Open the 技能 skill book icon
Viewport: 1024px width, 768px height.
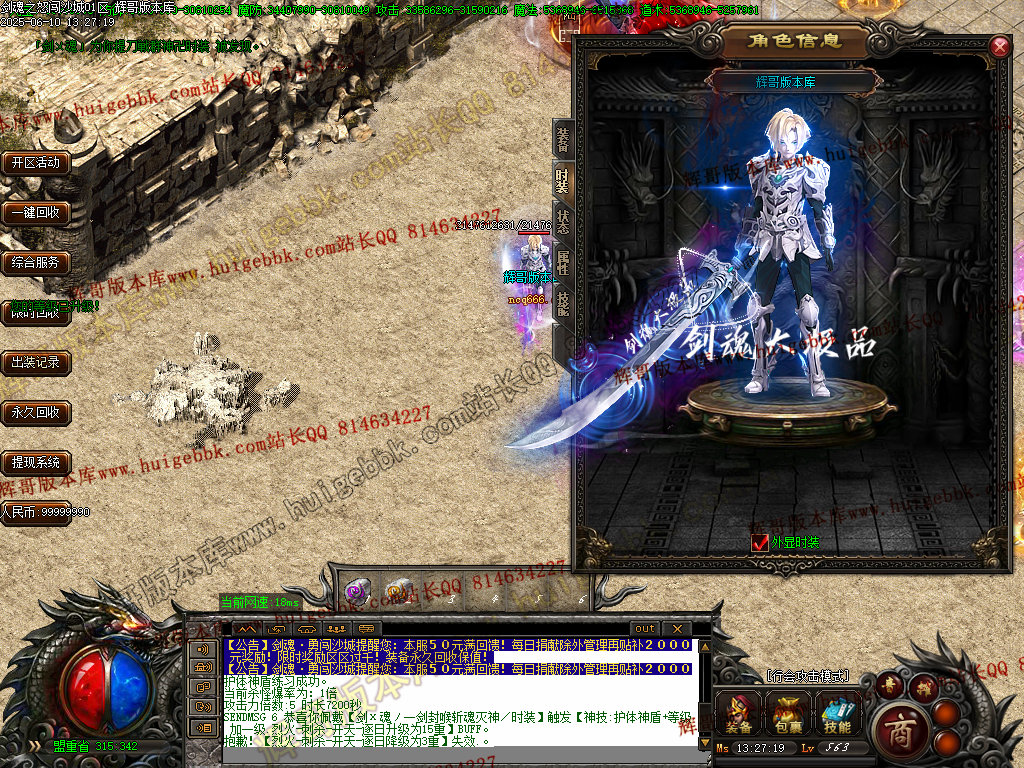[x=838, y=713]
